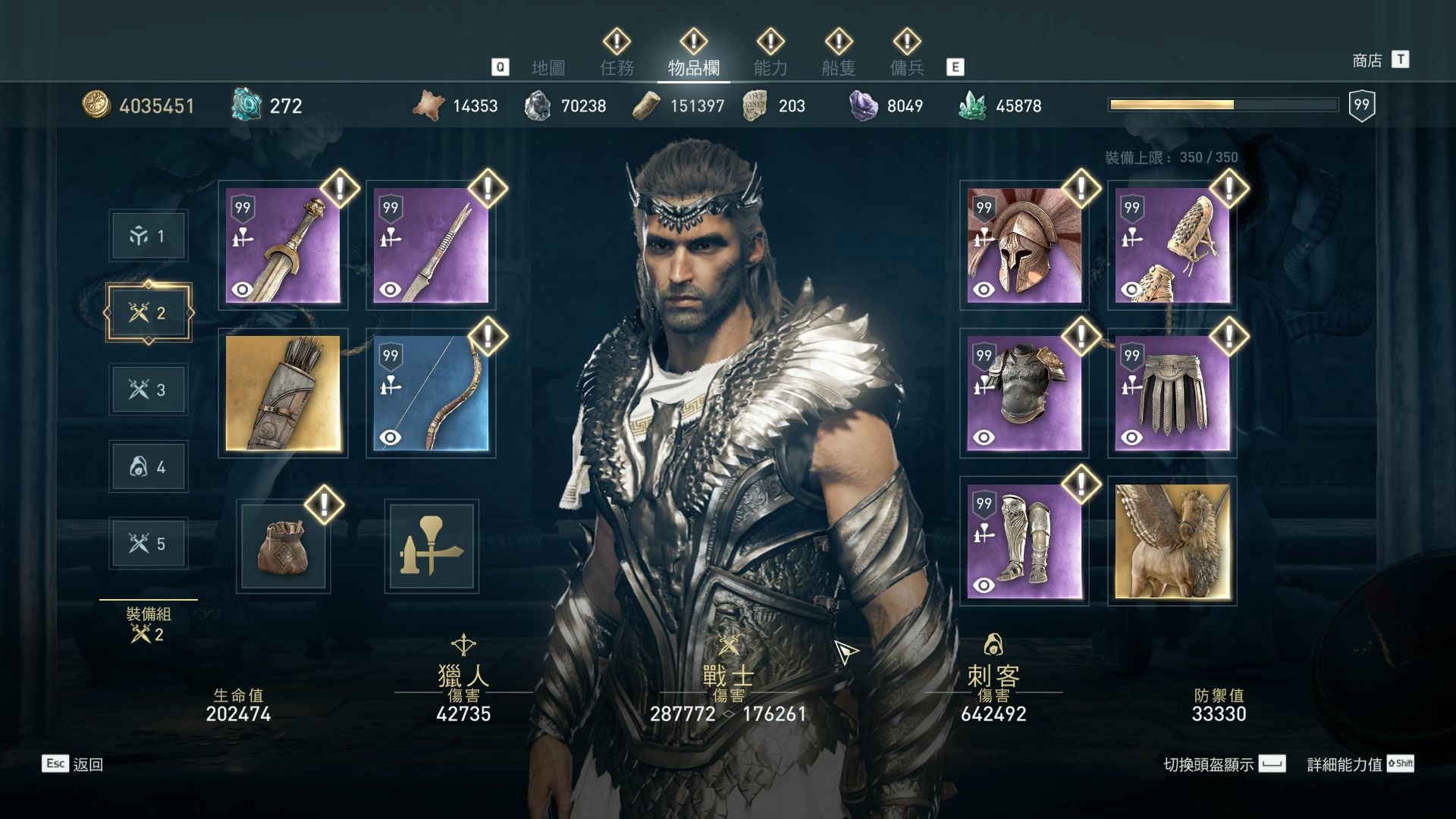The image size is (1456, 819).
Task: Open the 地圖 map tab
Action: (x=548, y=68)
